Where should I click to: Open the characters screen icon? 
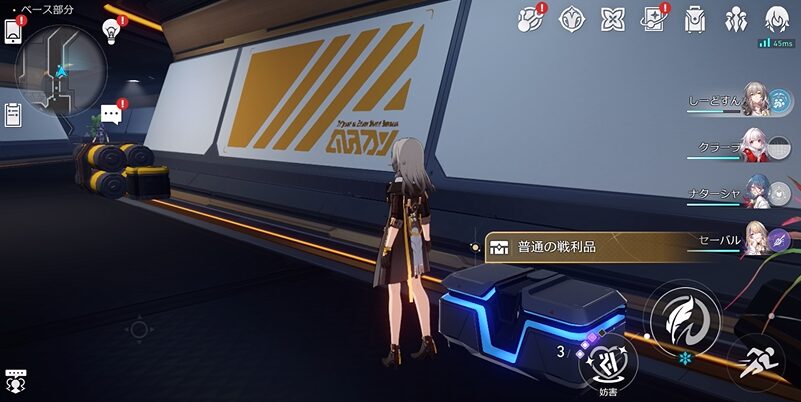coord(736,18)
